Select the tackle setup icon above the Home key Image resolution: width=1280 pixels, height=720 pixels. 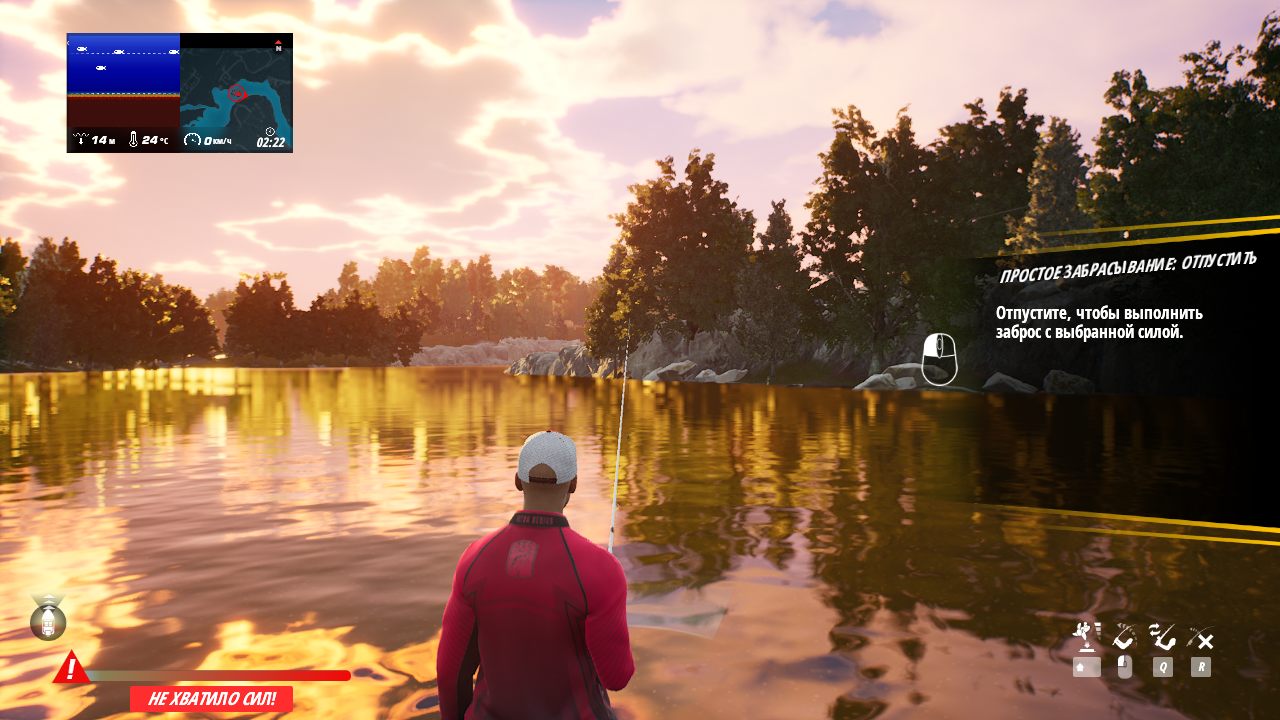pos(1084,634)
